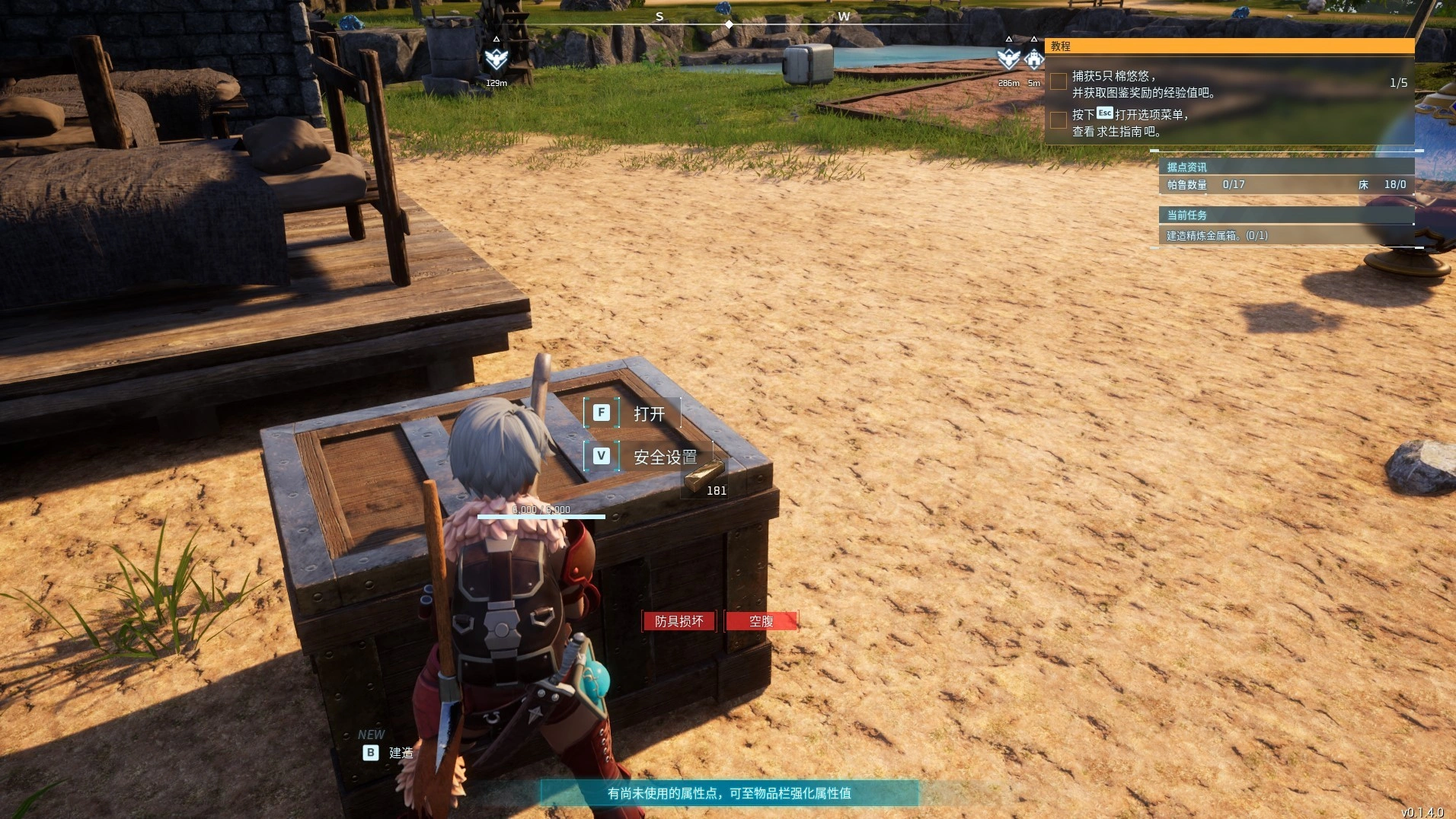Image resolution: width=1456 pixels, height=819 pixels.
Task: Select the 286m fast travel compass marker
Action: pos(1008,59)
